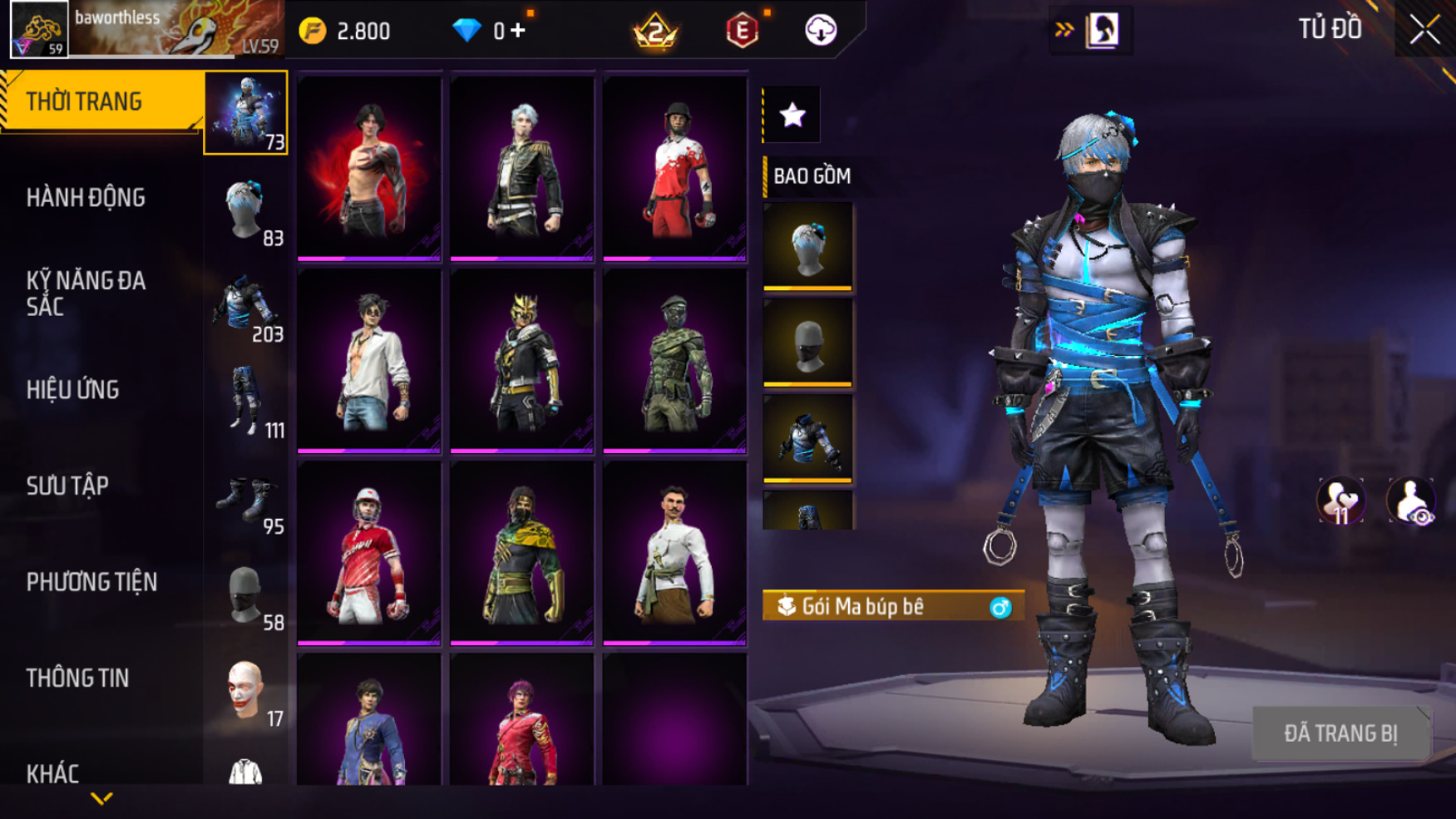
Task: Switch to Hành Động tab
Action: click(86, 198)
